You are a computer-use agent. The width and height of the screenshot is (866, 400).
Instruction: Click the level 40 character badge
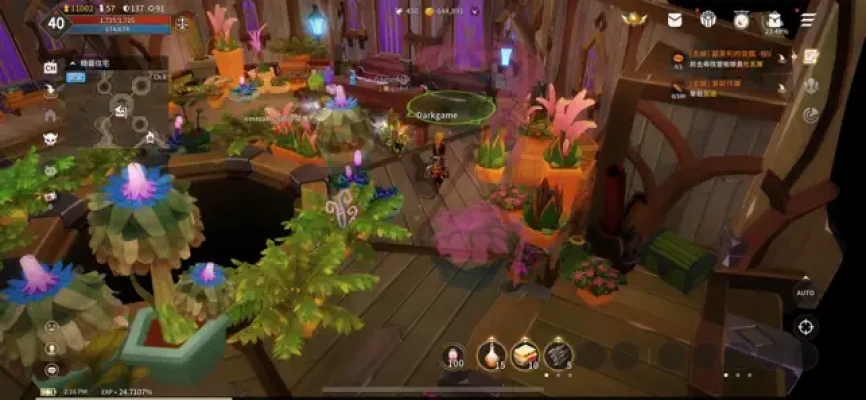tap(56, 22)
